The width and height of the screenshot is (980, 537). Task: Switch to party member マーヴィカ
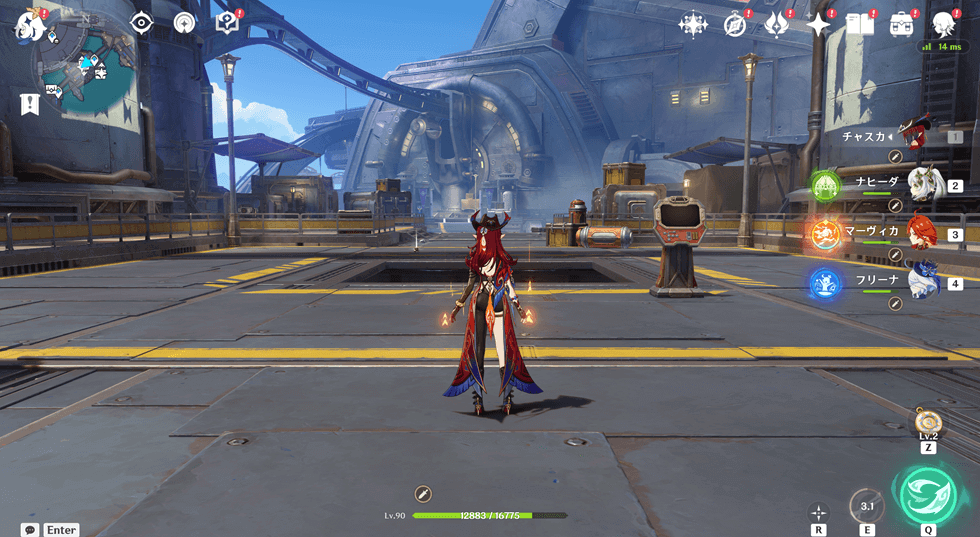click(x=922, y=234)
